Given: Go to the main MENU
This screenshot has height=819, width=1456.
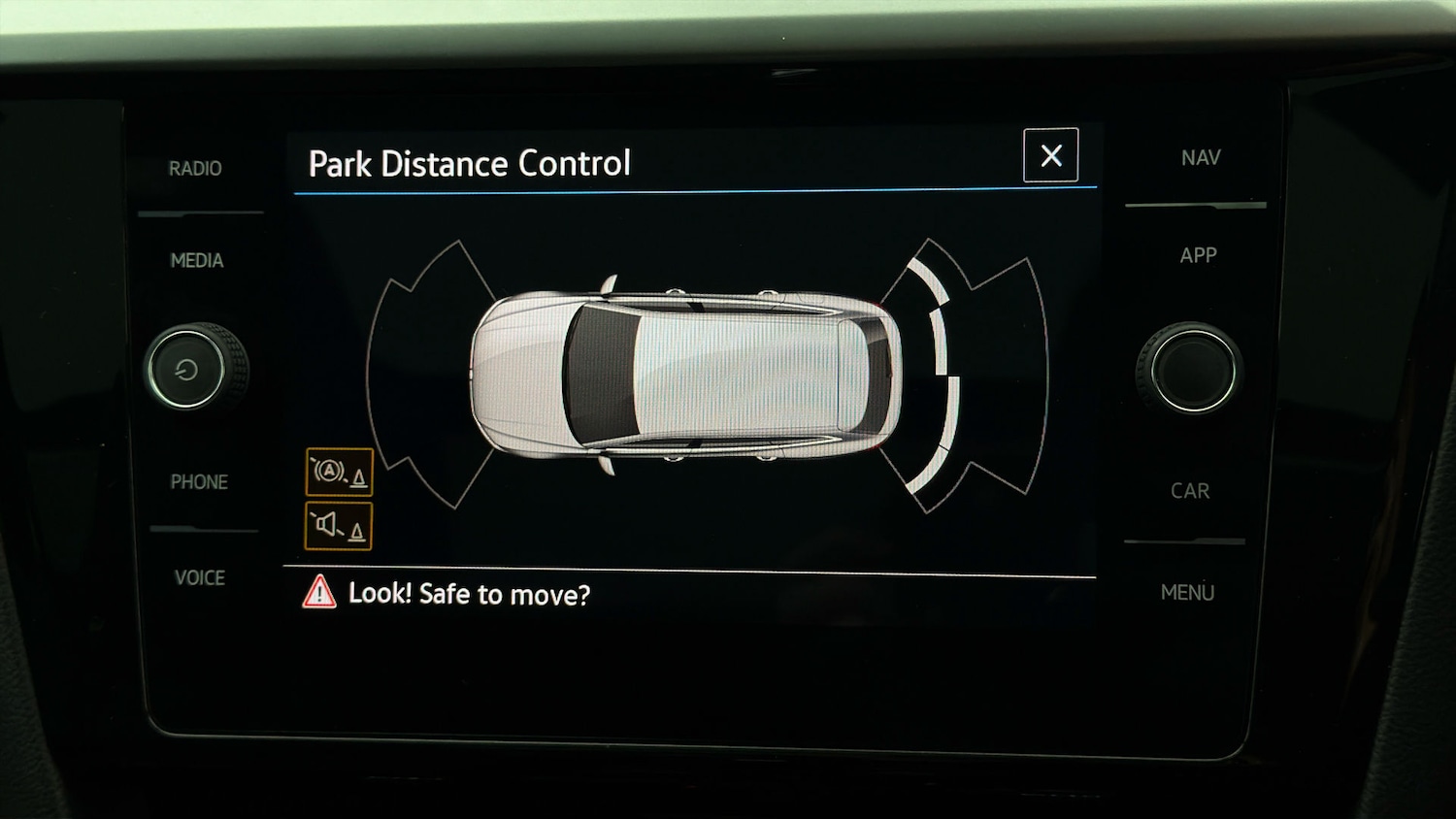Looking at the screenshot, I should pos(1187,592).
